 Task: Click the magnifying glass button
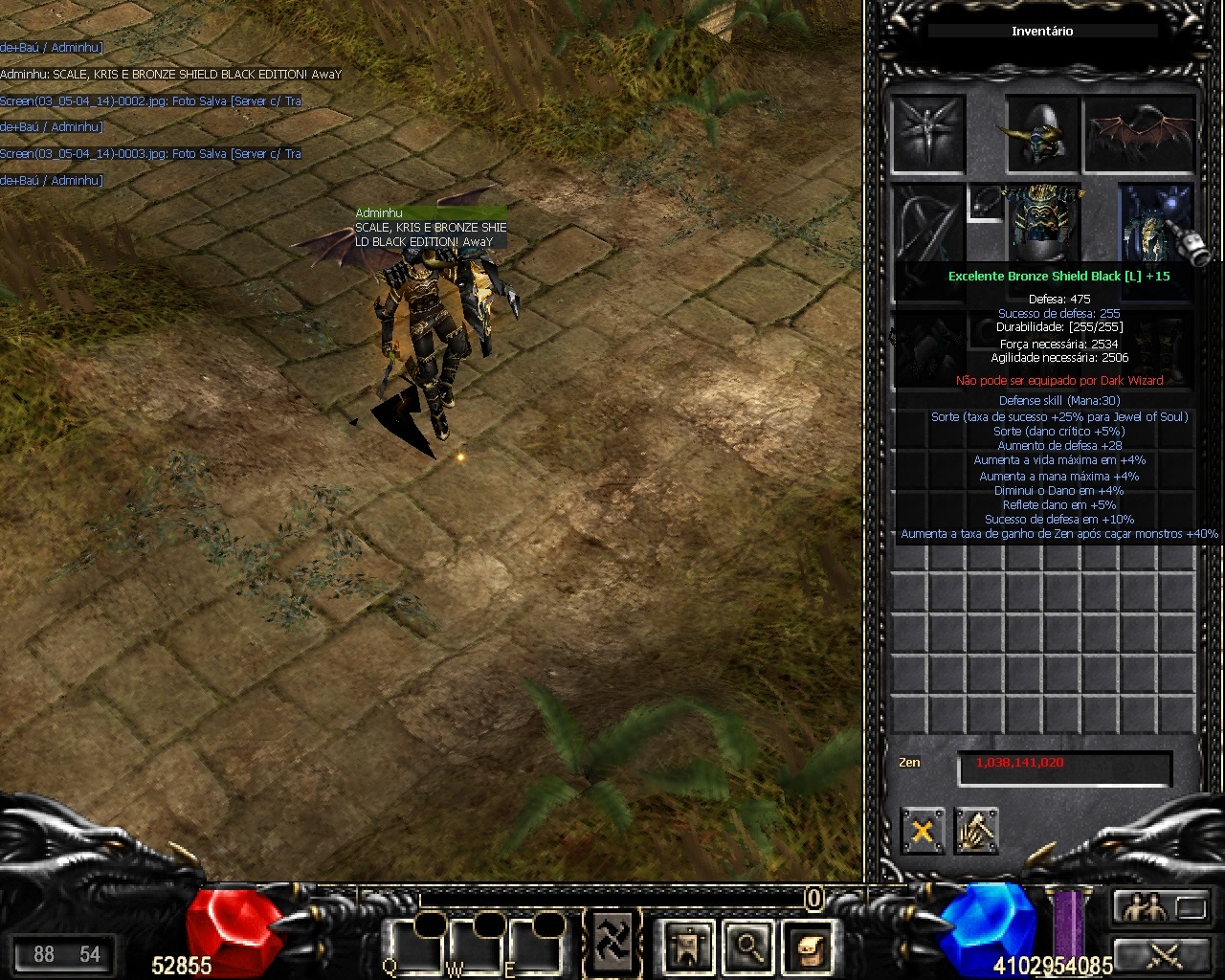747,947
